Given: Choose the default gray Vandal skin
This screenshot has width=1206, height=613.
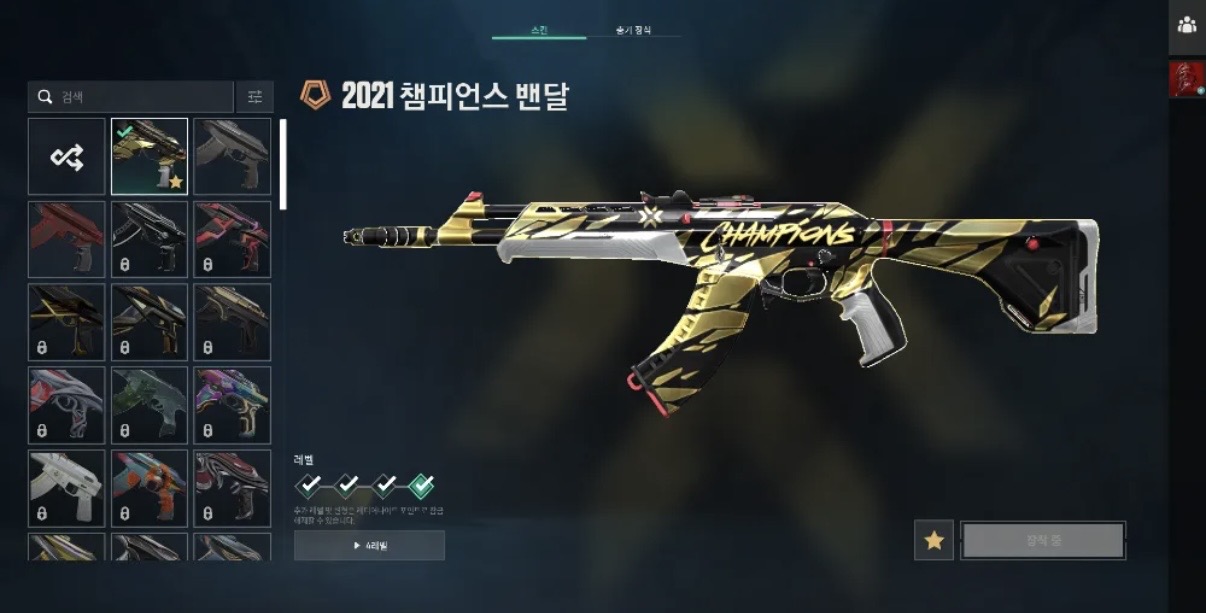Looking at the screenshot, I should click(x=232, y=157).
